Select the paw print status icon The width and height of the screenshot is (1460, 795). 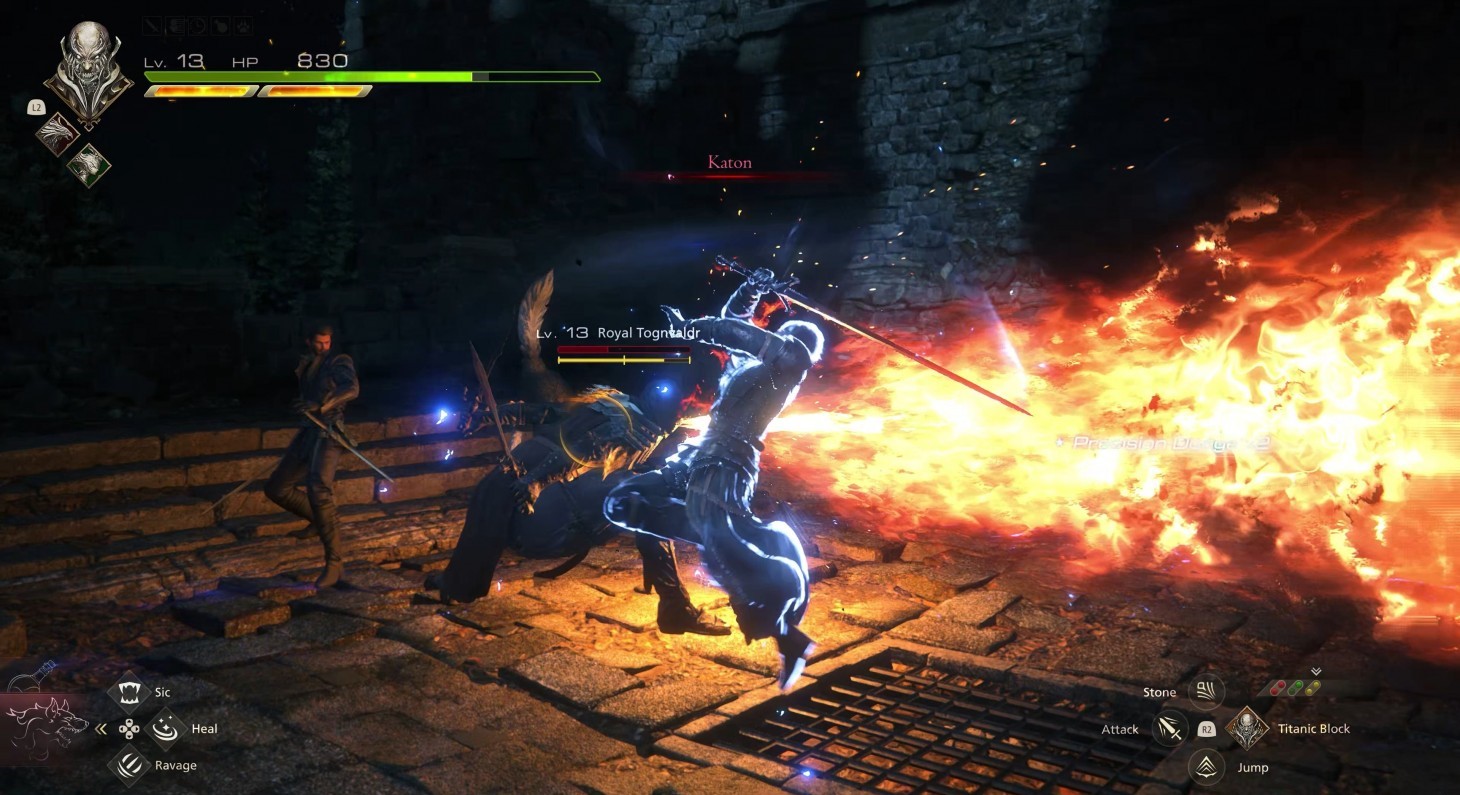242,26
